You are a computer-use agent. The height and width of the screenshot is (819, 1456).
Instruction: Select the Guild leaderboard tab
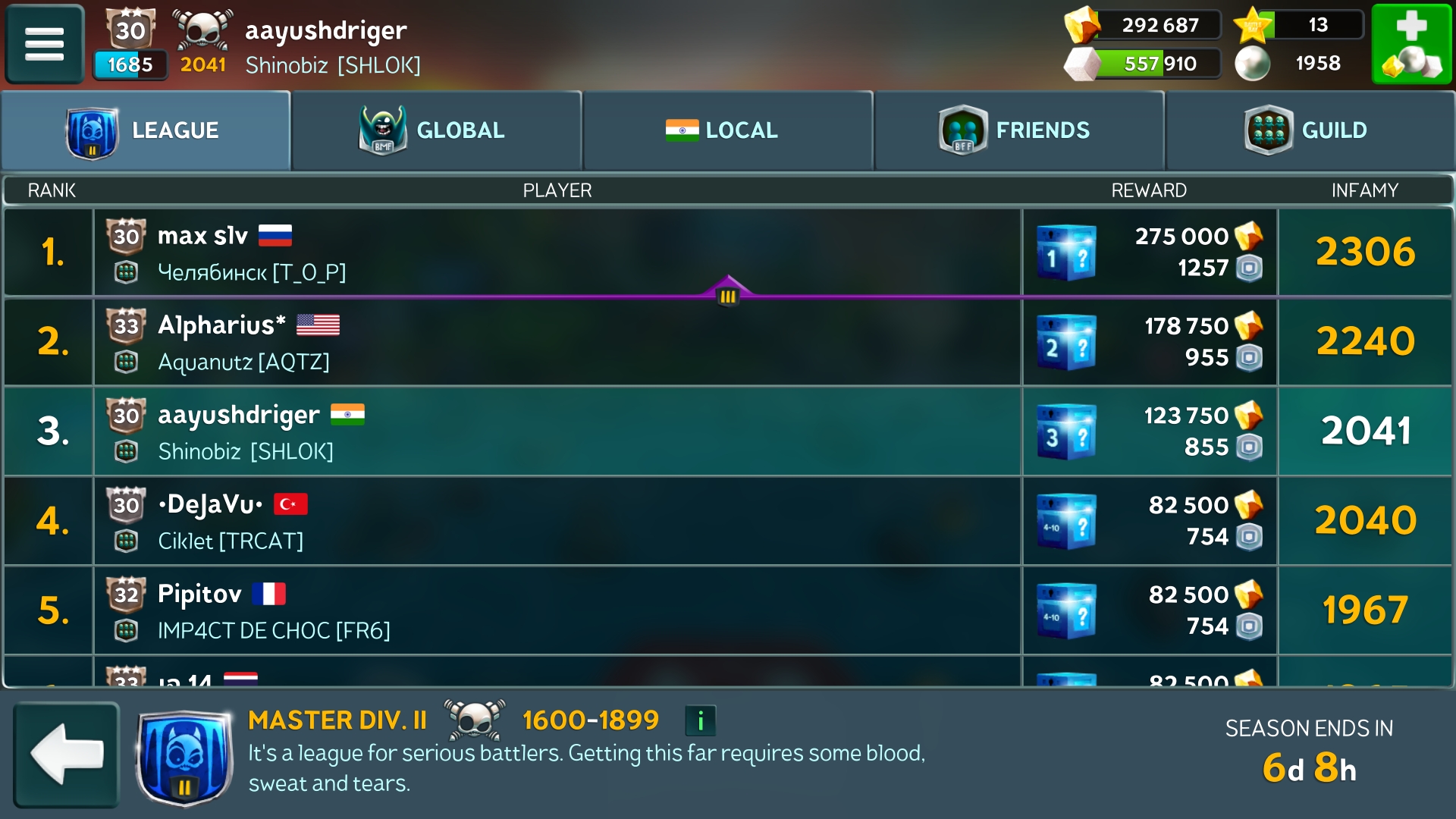pyautogui.click(x=1310, y=130)
